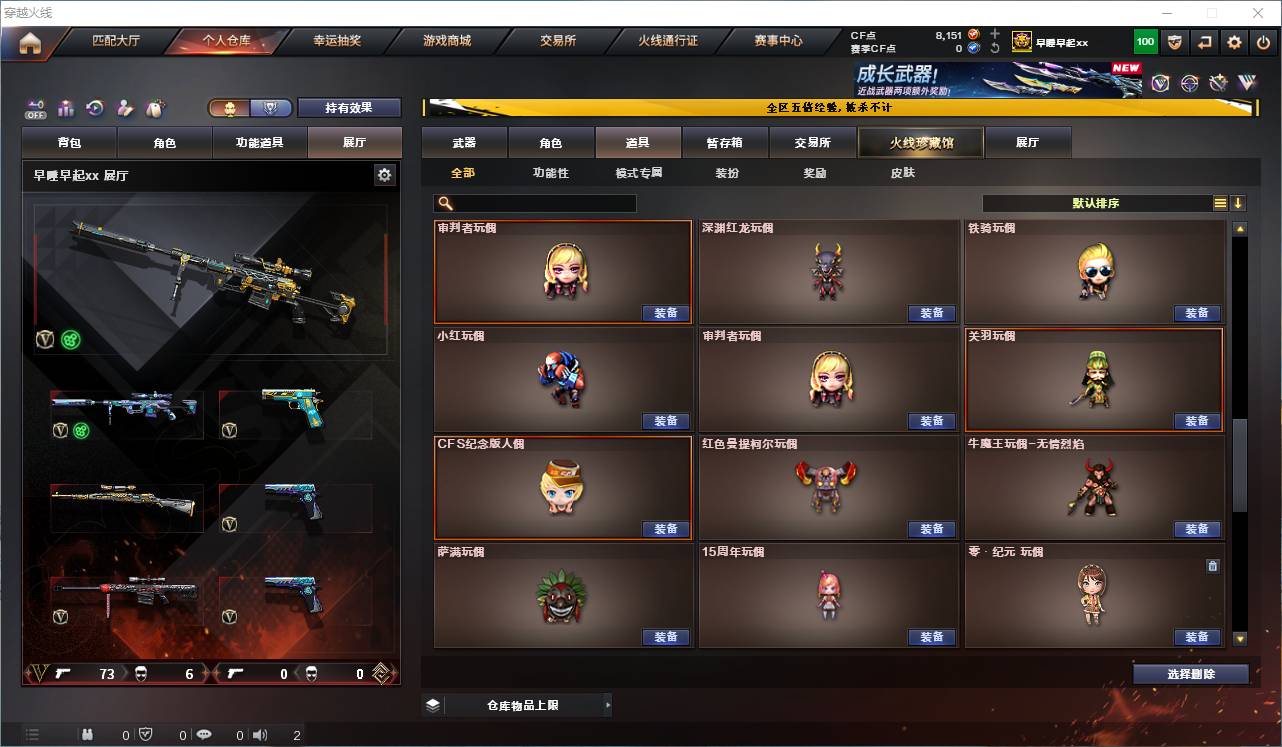Open the gear icon on the 展厅 showcase panel
The width and height of the screenshot is (1282, 747).
coord(384,173)
